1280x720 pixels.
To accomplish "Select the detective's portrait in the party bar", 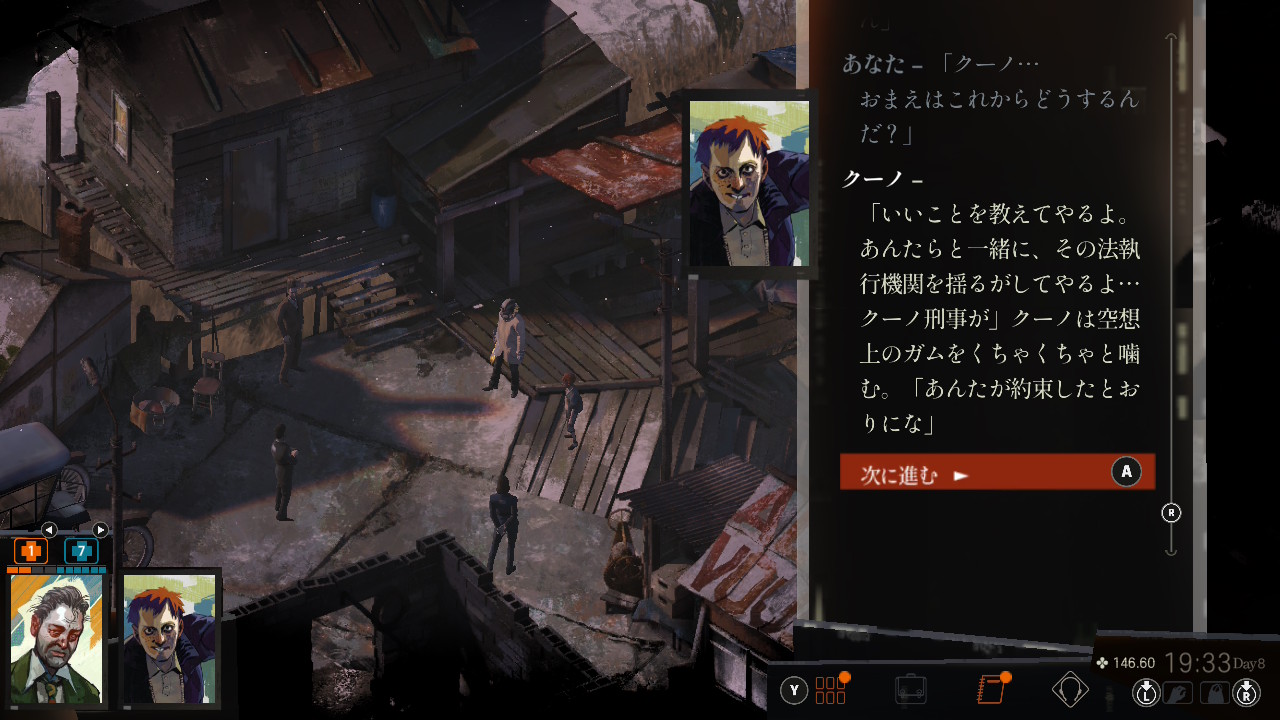I will [57, 638].
